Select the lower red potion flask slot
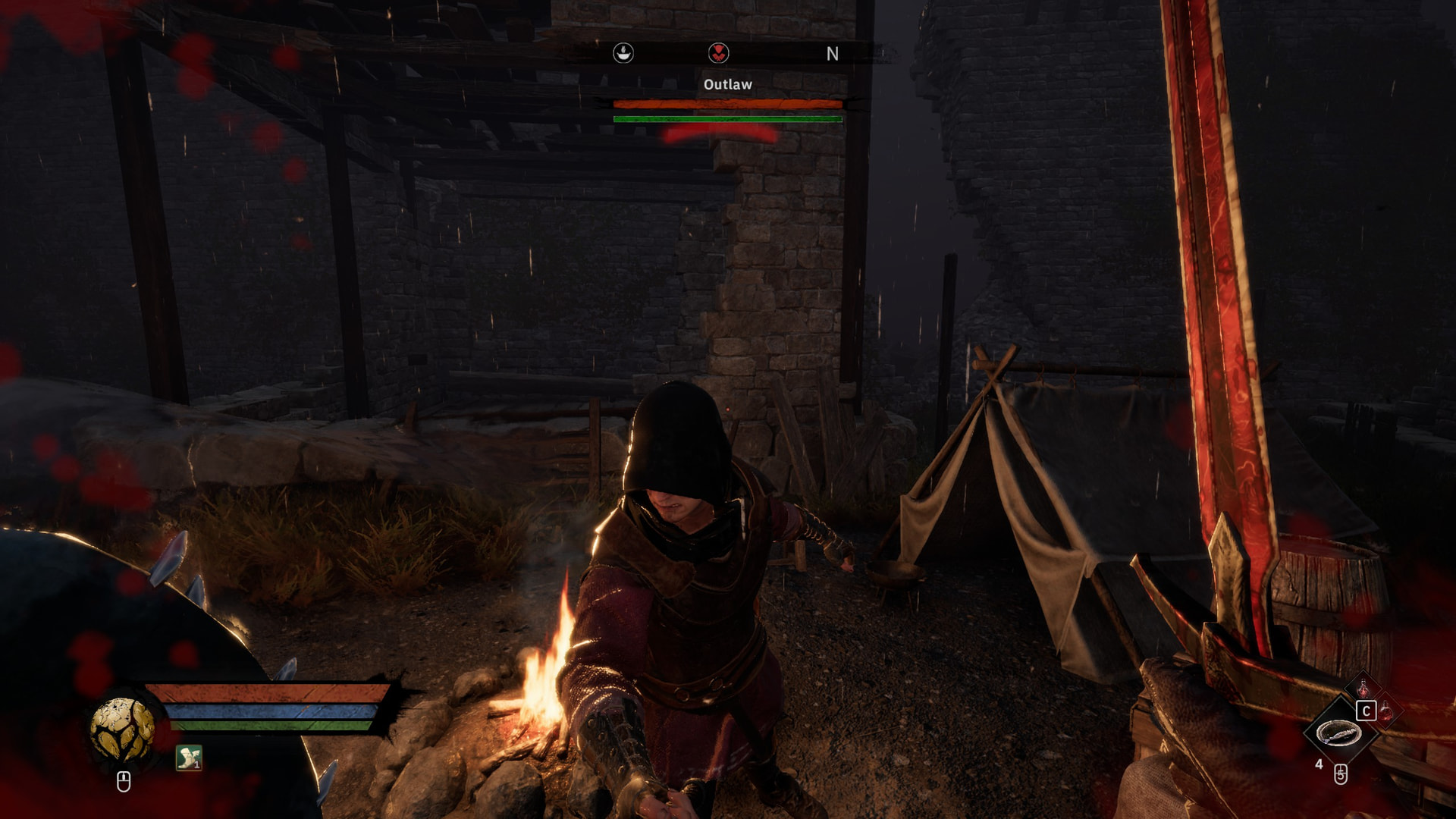The height and width of the screenshot is (819, 1456). coord(1386,712)
